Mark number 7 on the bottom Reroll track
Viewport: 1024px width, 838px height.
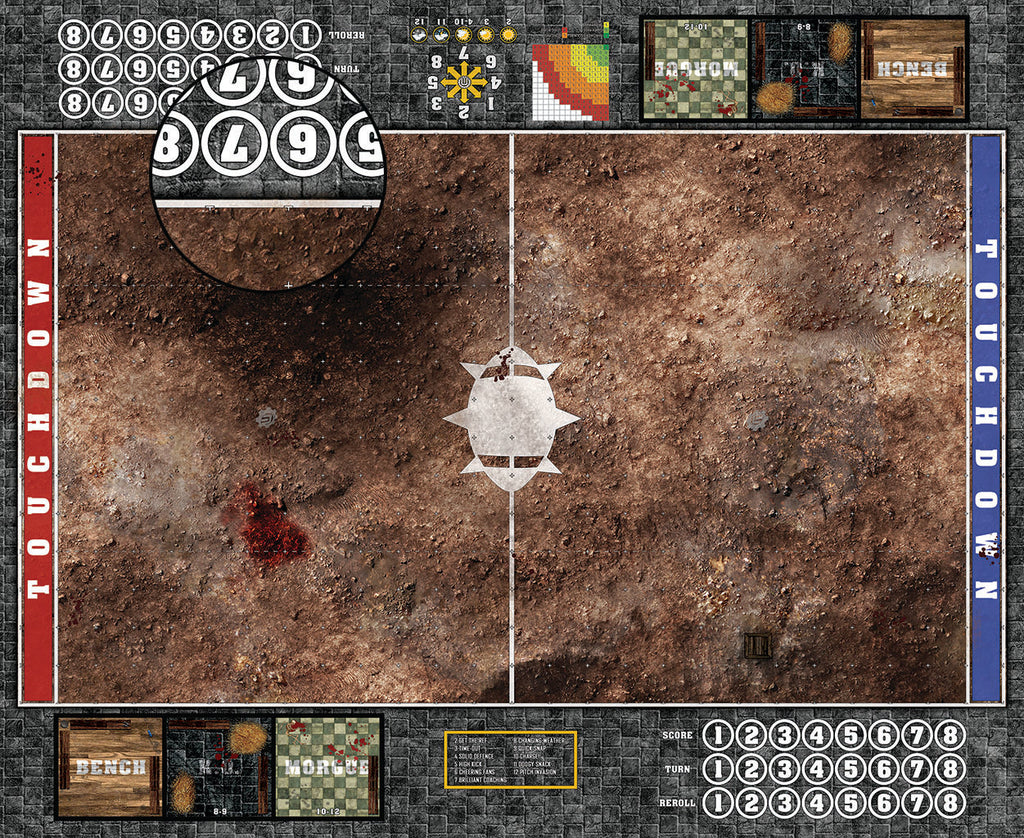click(918, 804)
